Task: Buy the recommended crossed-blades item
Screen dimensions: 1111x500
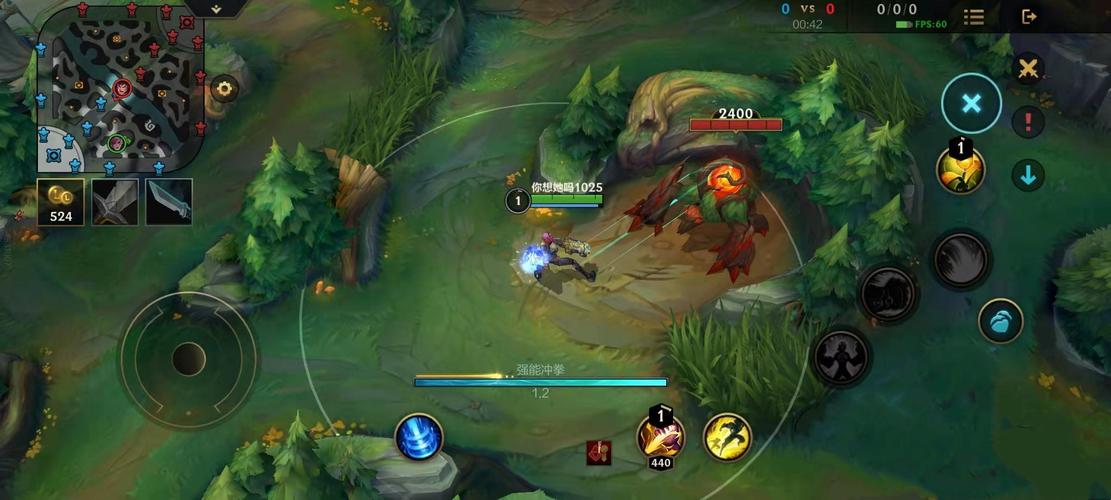Action: 114,202
